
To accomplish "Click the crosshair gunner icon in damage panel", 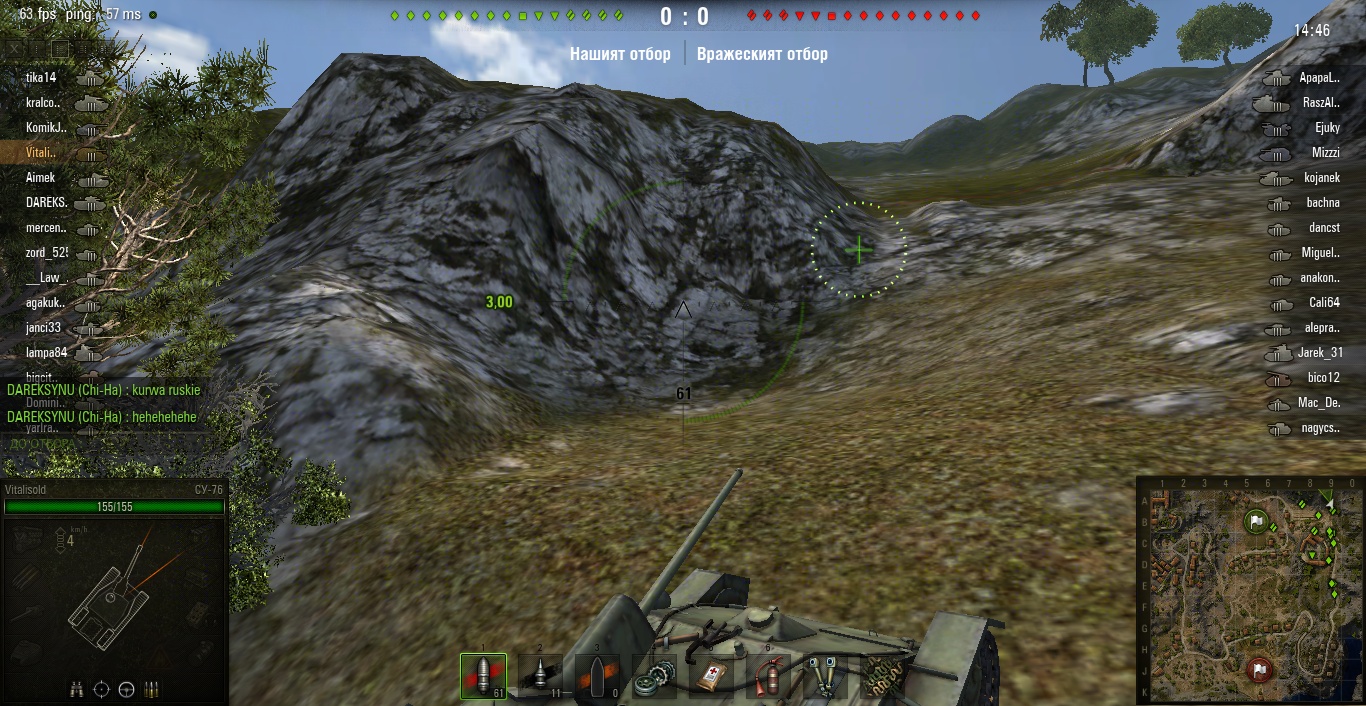I will pos(102,689).
